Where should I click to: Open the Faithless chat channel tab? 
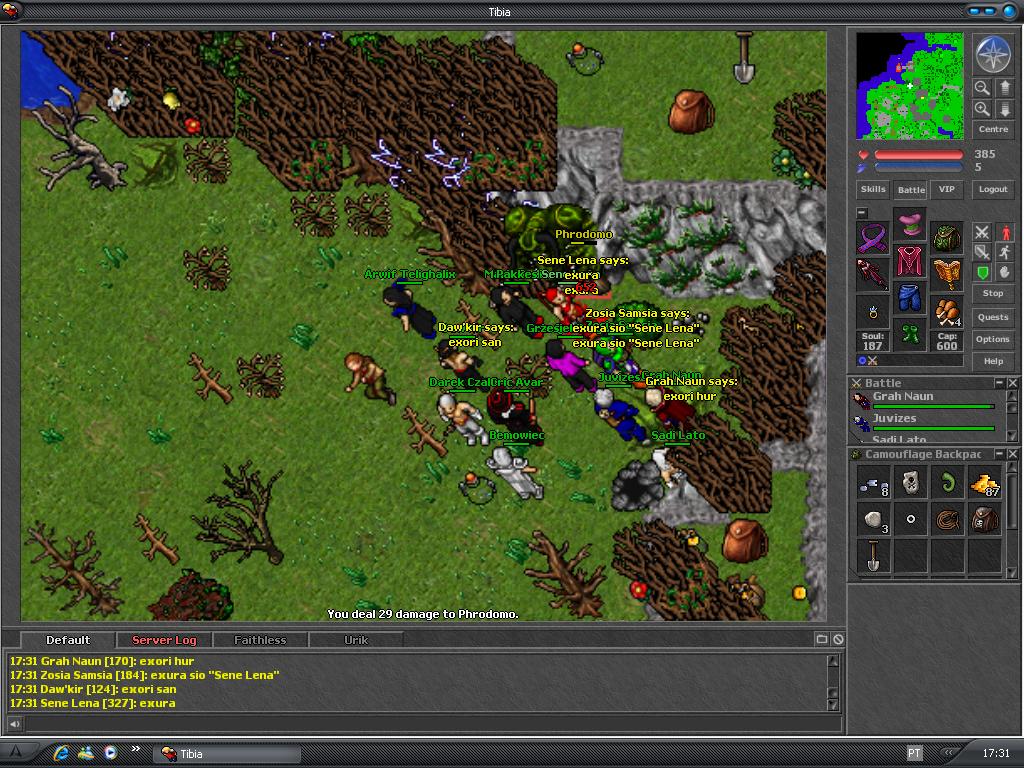click(x=260, y=640)
